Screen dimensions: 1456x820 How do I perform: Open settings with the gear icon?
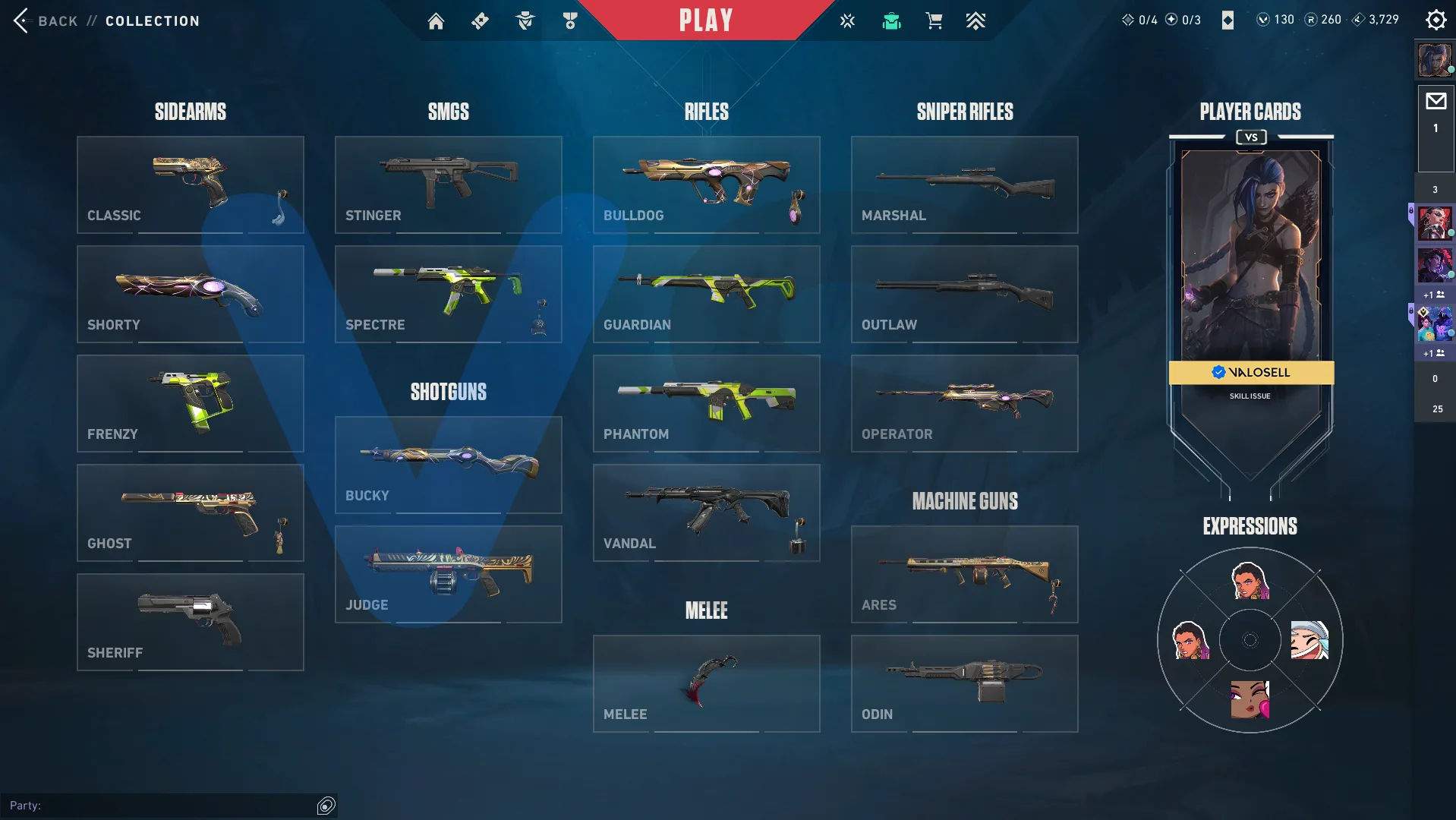pyautogui.click(x=1436, y=20)
